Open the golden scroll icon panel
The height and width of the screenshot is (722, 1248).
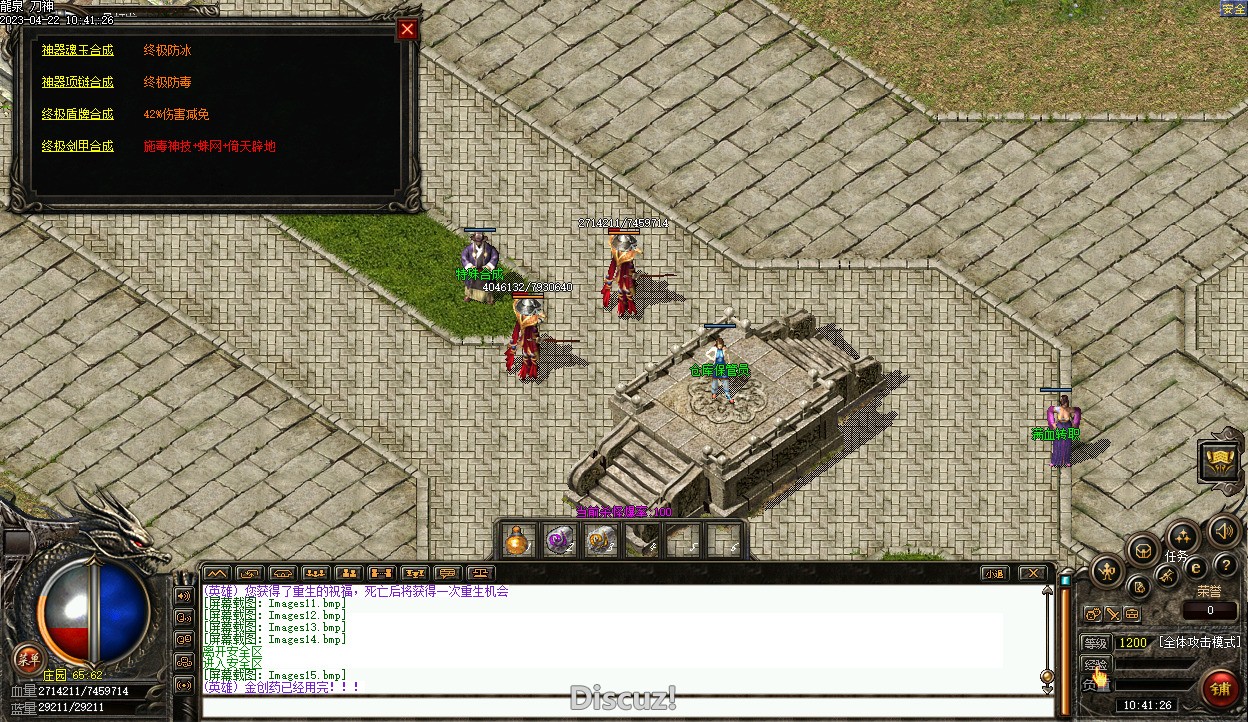1219,461
